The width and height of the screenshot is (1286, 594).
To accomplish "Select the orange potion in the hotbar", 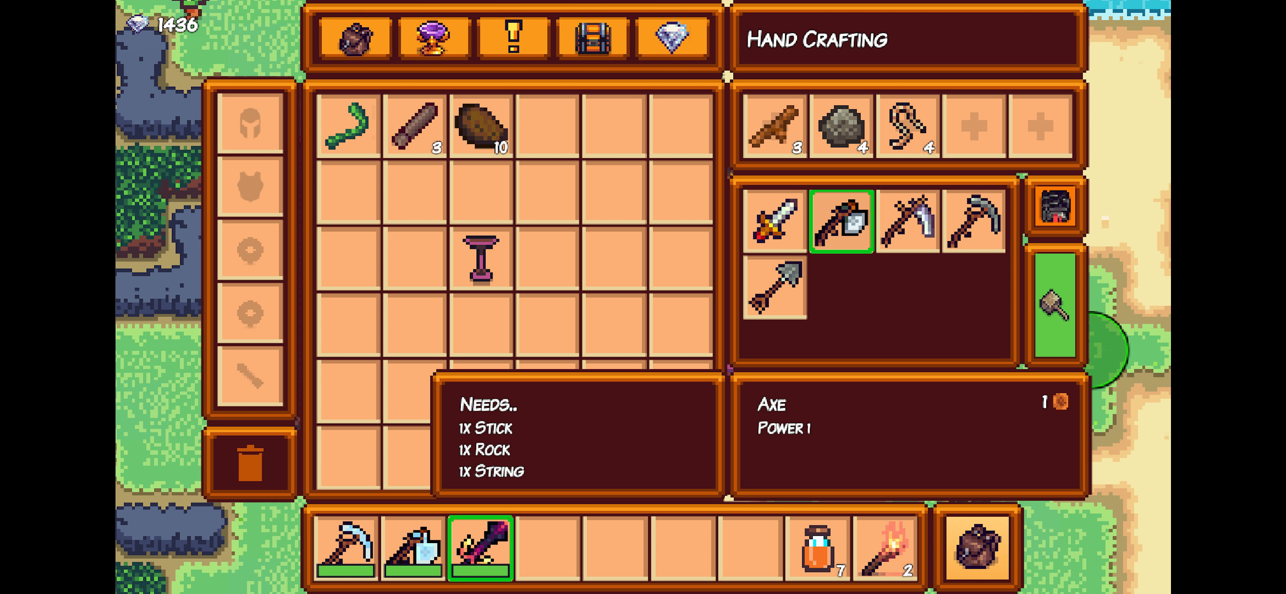I will pos(817,548).
